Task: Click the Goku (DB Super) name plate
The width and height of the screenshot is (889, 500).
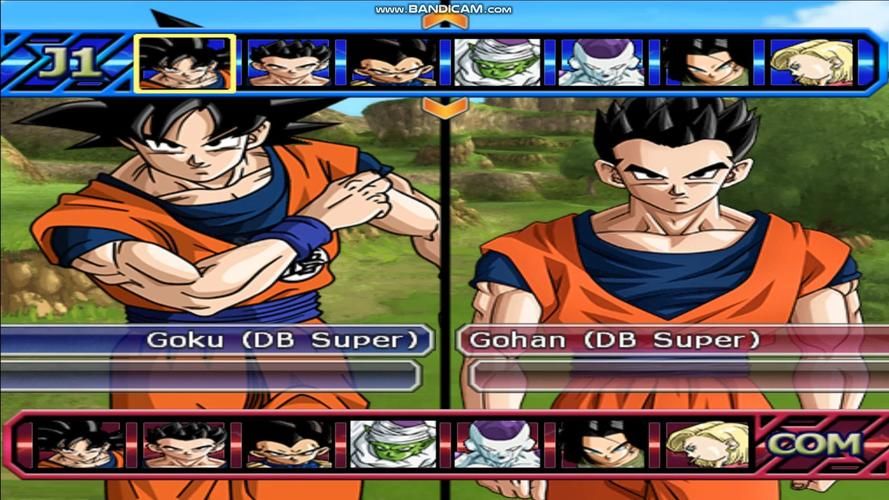Action: coord(282,340)
